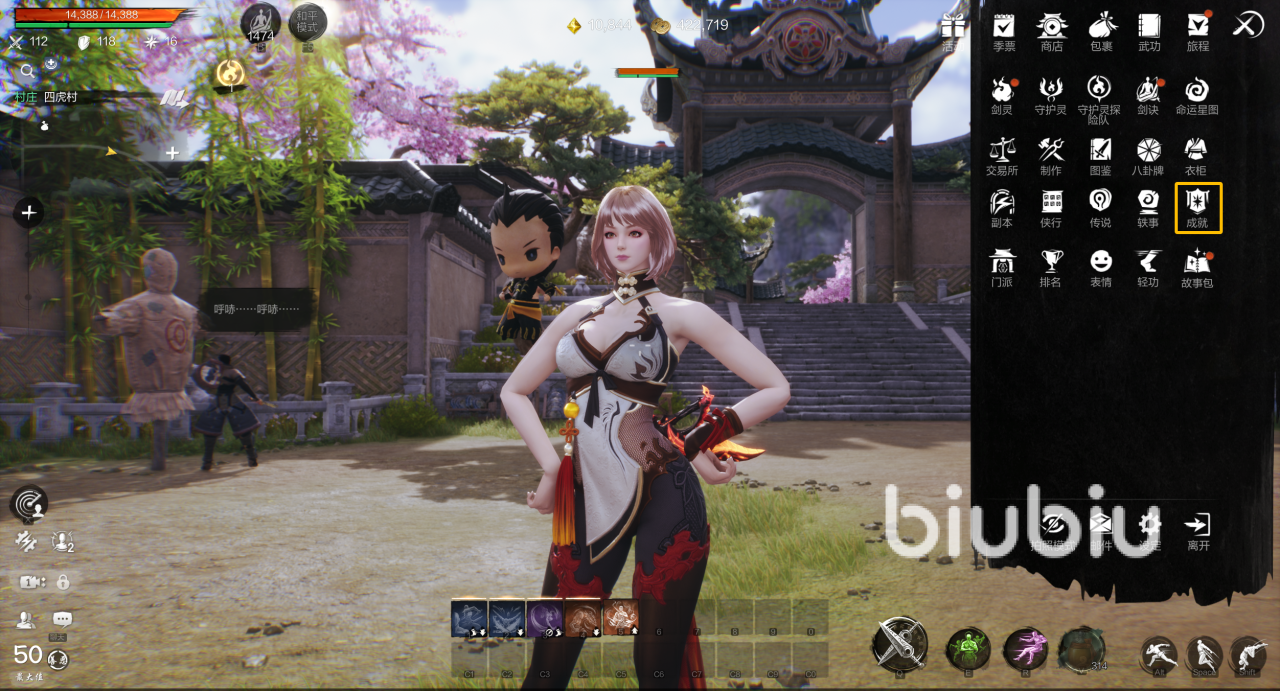Click the magnifying glass search icon
1280x691 pixels.
pyautogui.click(x=28, y=70)
